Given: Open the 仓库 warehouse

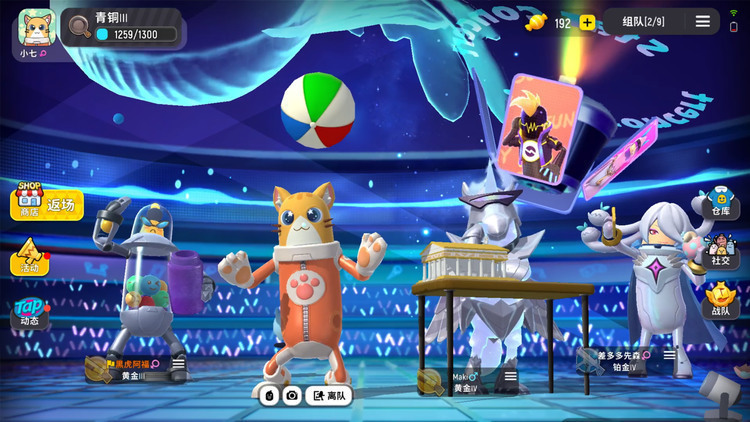Looking at the screenshot, I should click(719, 201).
